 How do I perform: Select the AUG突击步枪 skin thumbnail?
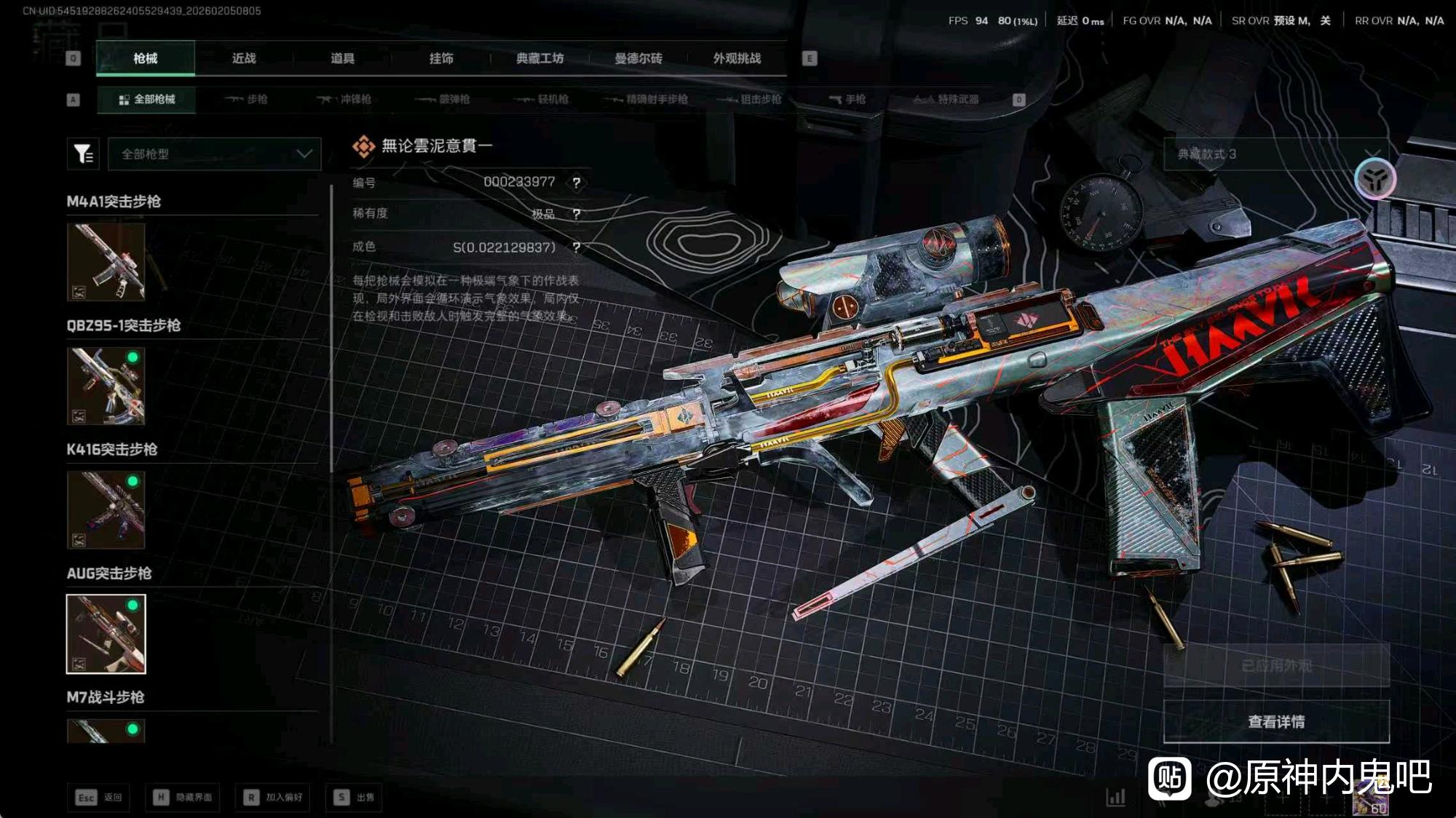tap(106, 634)
